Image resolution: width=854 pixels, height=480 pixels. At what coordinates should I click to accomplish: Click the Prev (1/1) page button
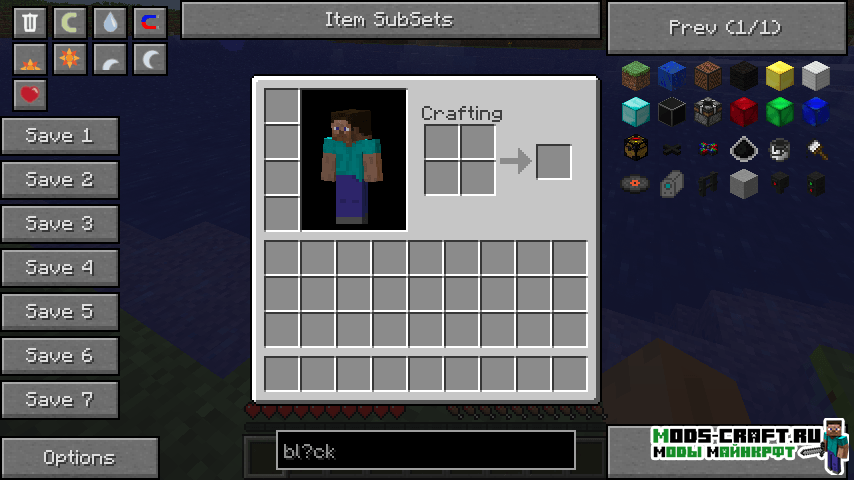pos(724,28)
